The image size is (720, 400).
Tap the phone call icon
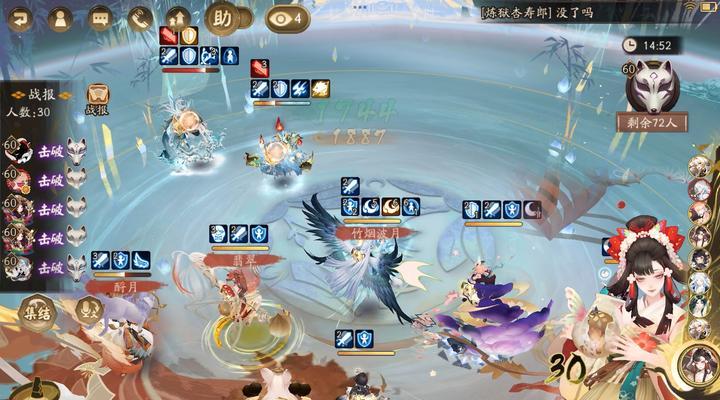139,18
